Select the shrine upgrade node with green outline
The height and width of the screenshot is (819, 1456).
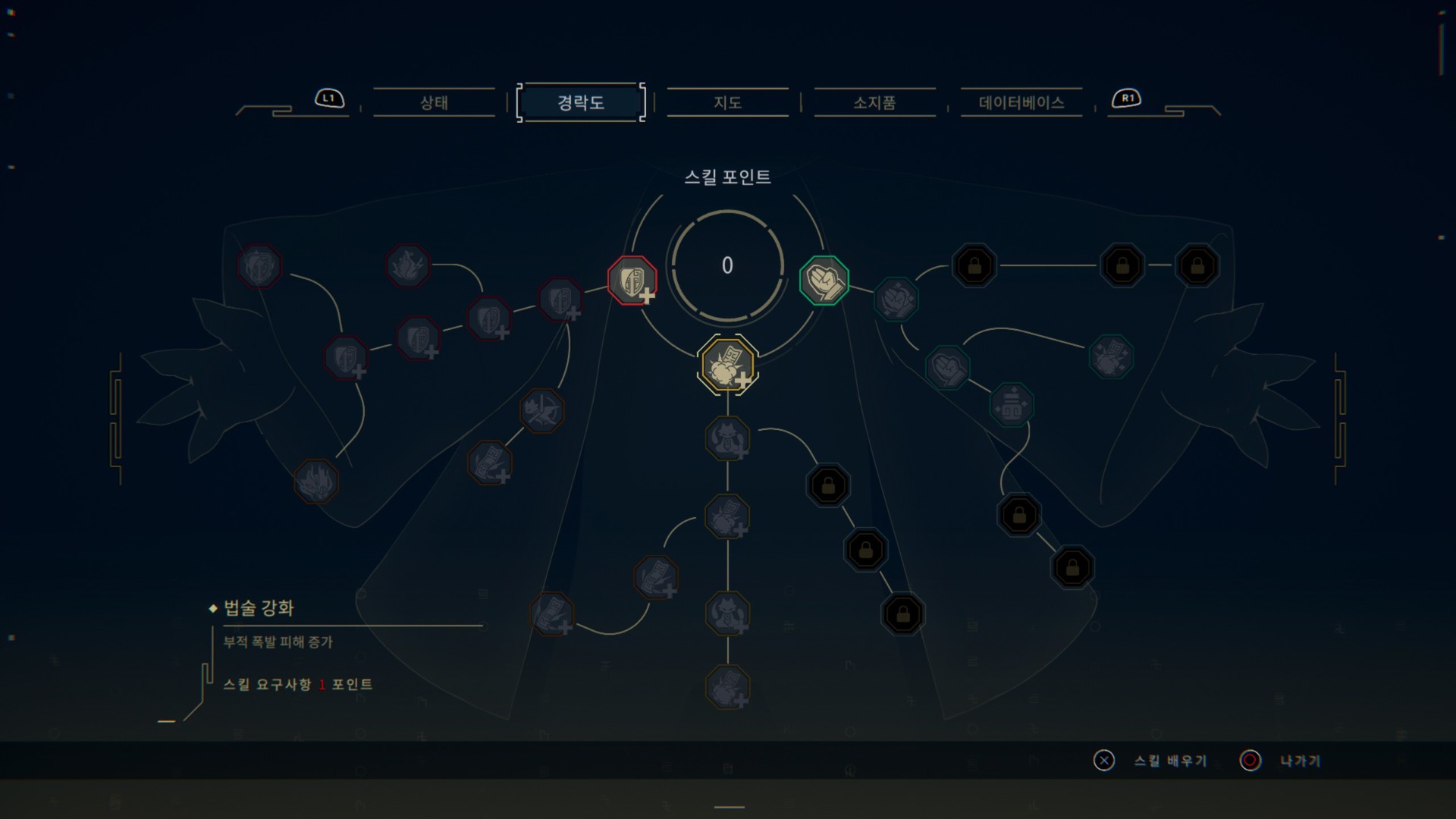coord(1012,404)
